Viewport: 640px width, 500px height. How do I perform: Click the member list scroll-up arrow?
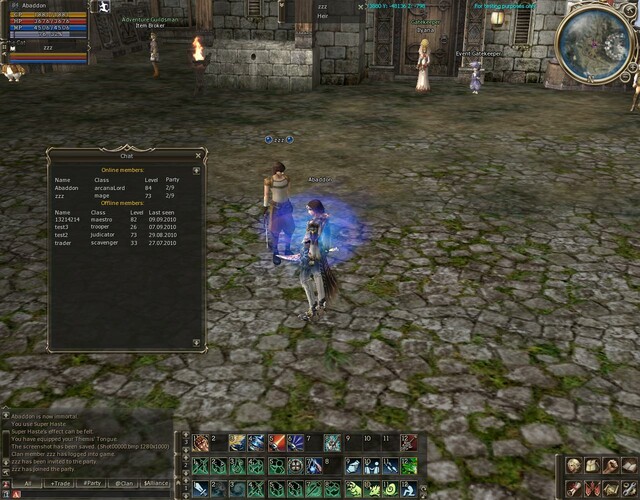[x=197, y=171]
